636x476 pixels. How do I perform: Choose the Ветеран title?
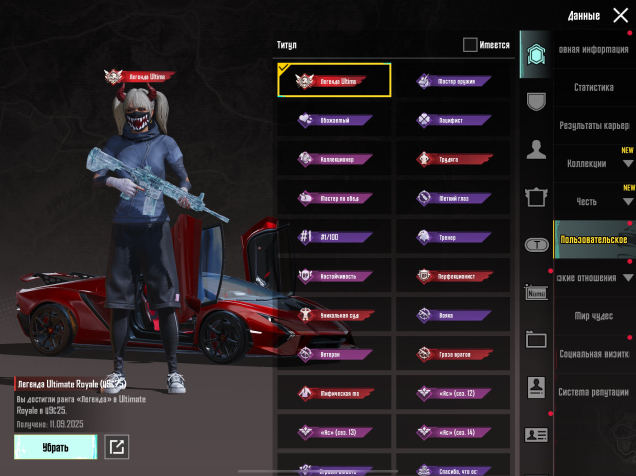click(334, 354)
